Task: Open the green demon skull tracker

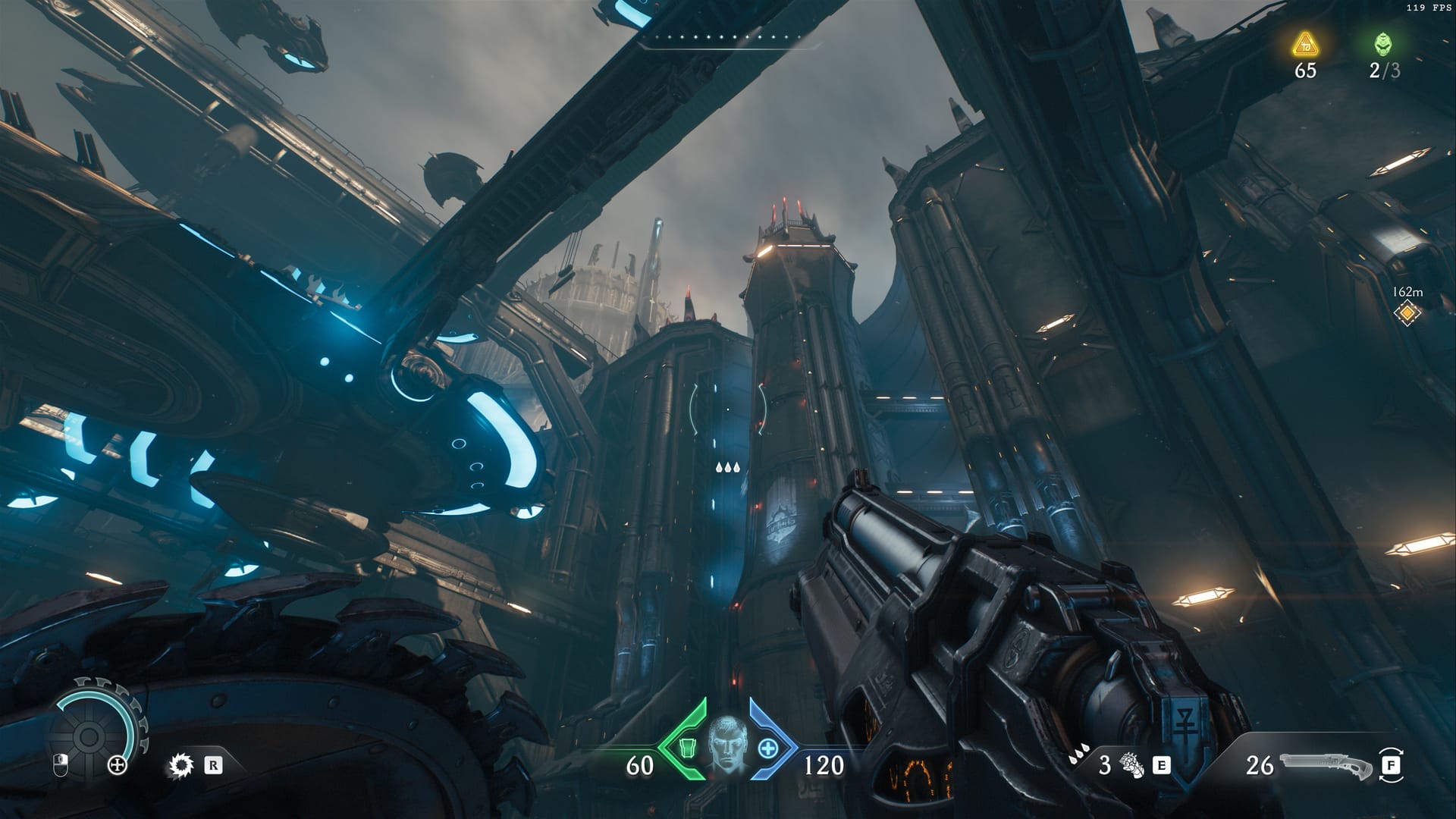Action: point(1384,44)
